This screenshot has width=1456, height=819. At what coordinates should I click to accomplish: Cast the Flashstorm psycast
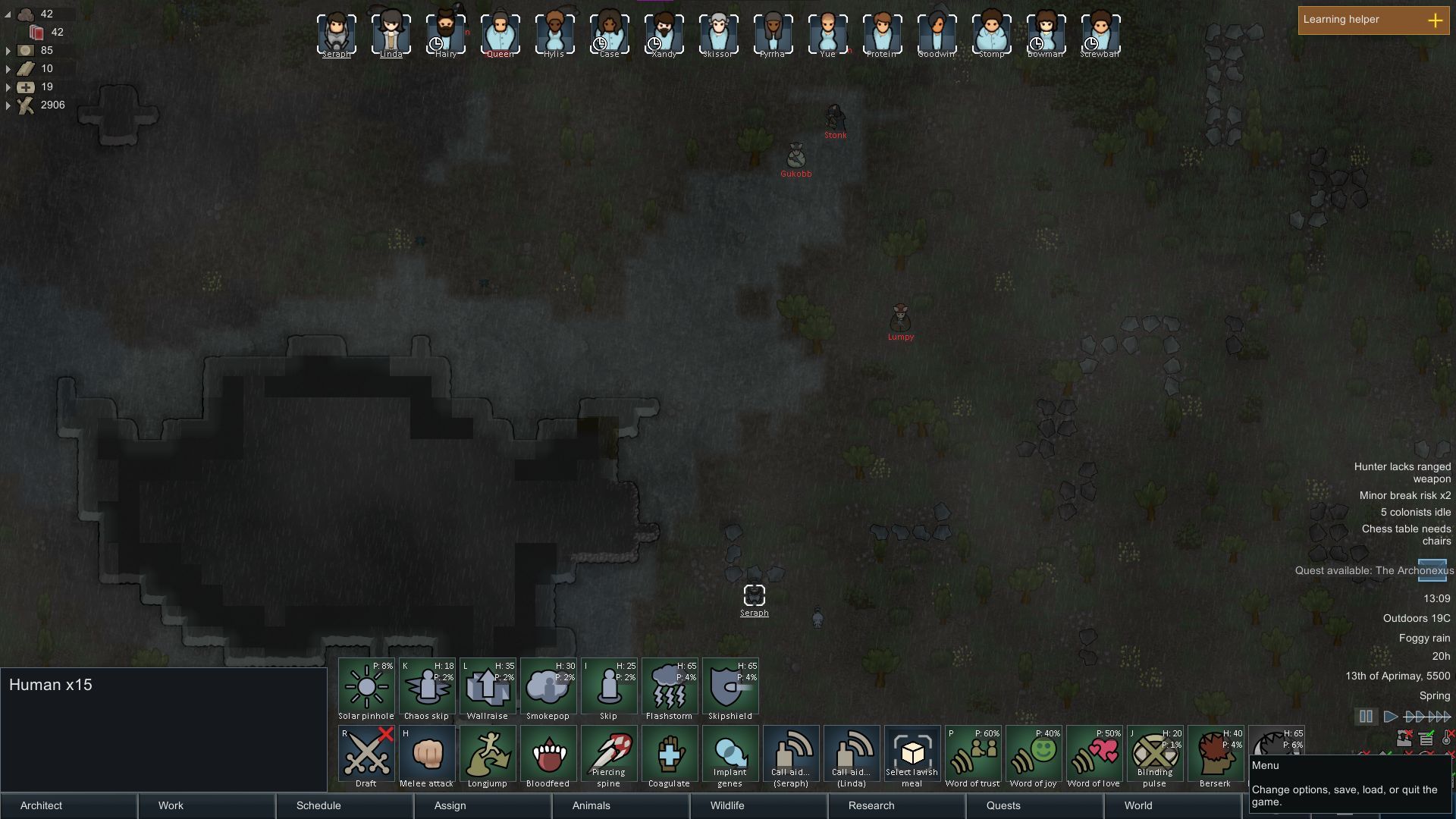pyautogui.click(x=669, y=686)
